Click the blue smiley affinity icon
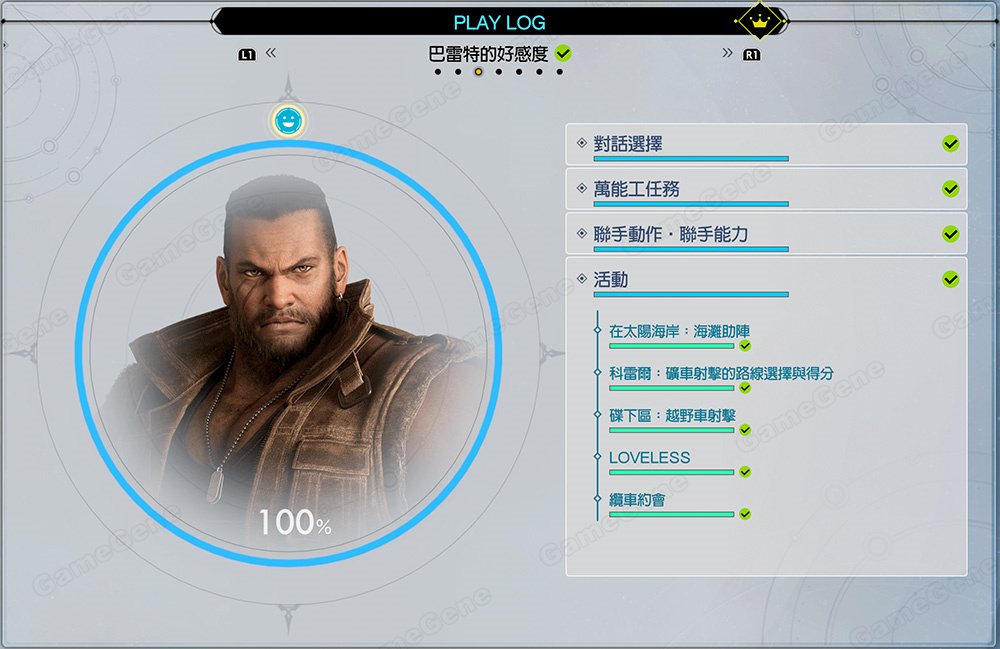 pyautogui.click(x=288, y=121)
